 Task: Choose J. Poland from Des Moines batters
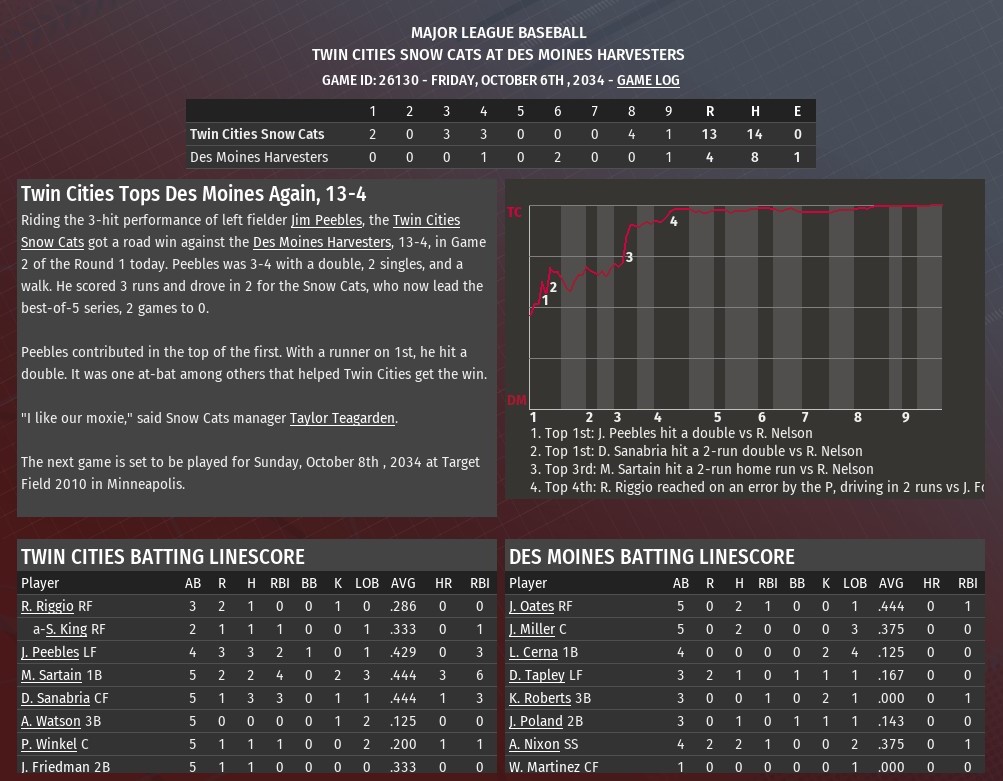(536, 721)
